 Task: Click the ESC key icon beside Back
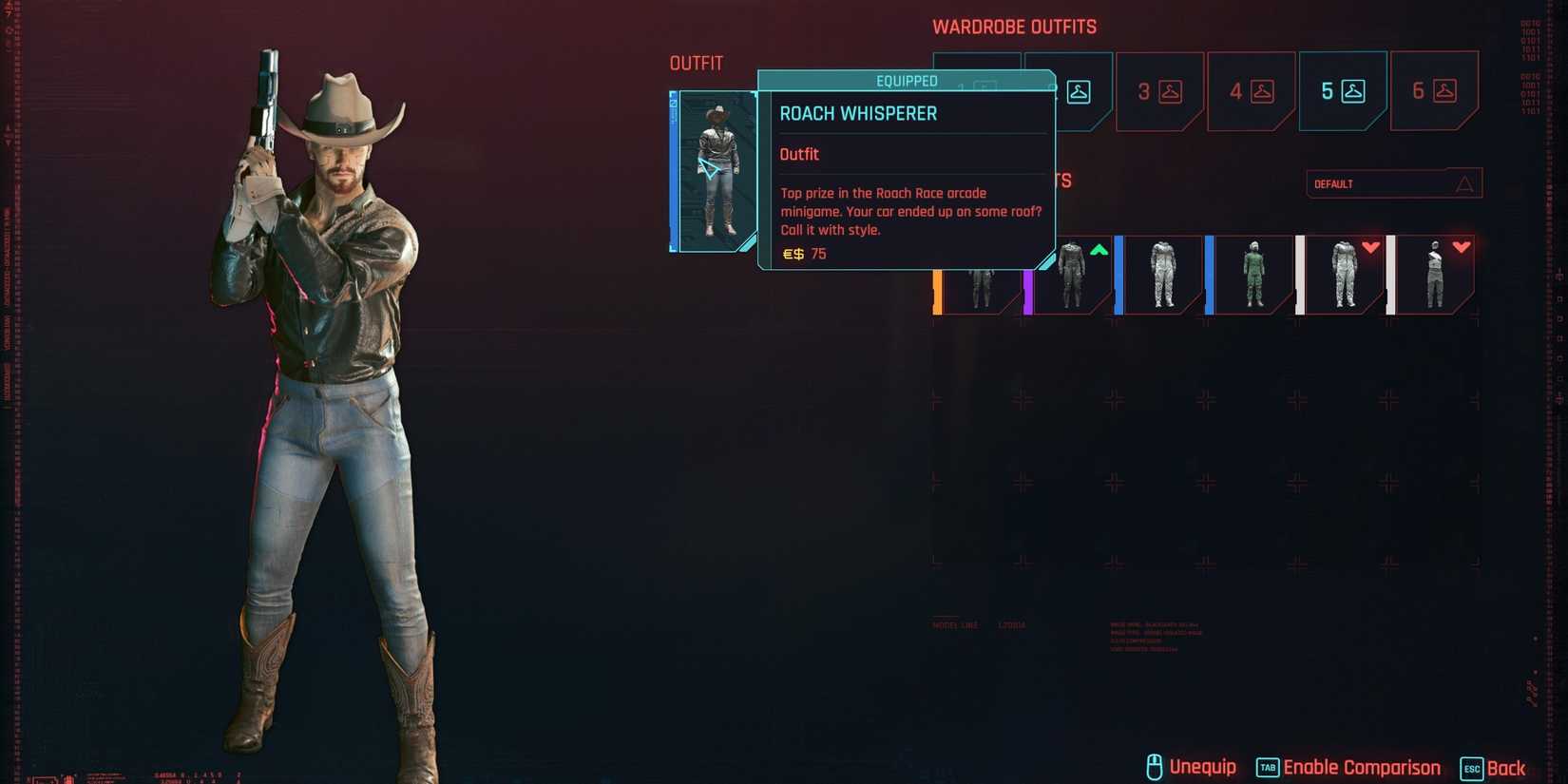pos(1471,768)
